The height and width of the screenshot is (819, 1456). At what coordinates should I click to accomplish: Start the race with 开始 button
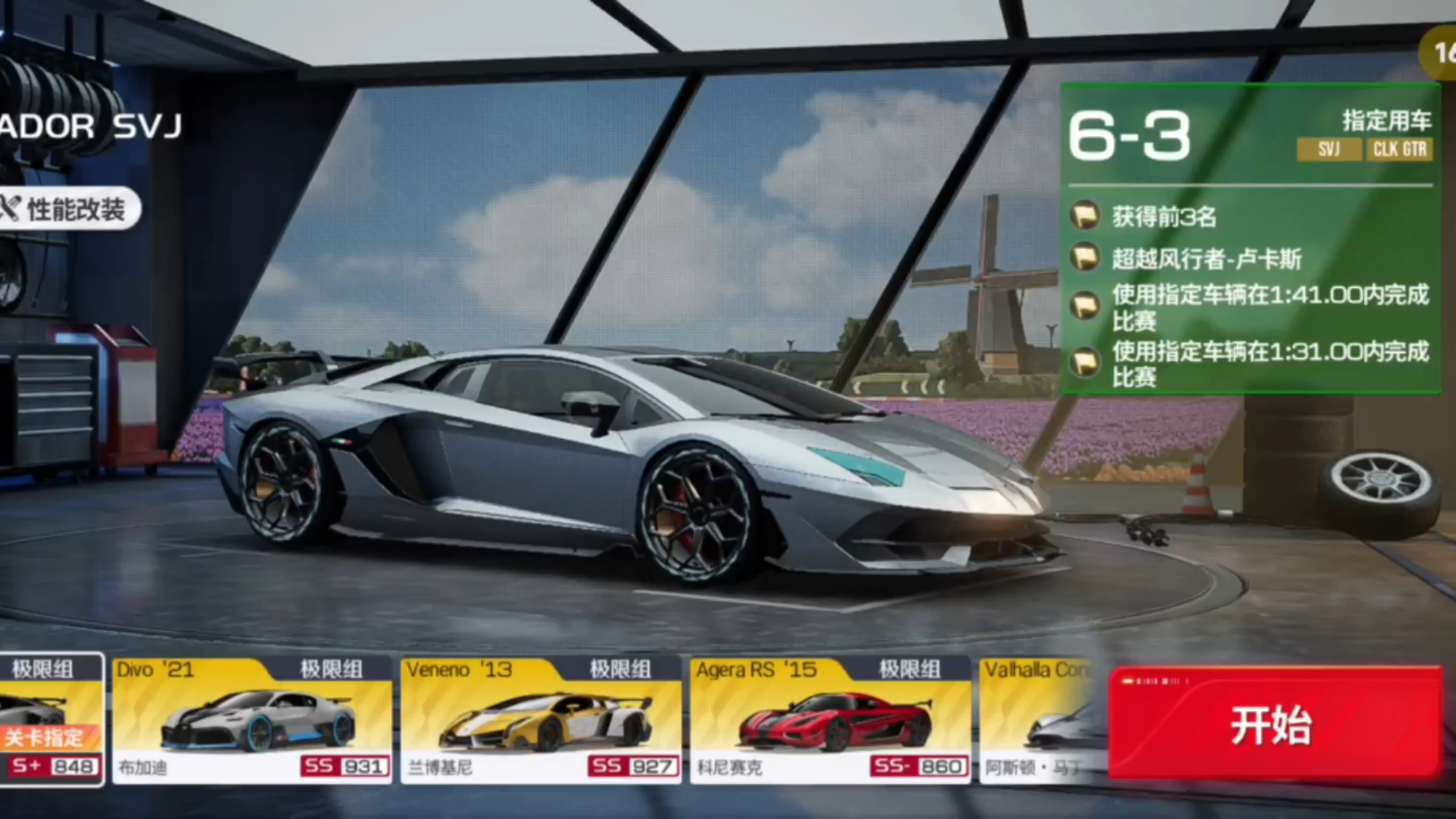point(1274,723)
